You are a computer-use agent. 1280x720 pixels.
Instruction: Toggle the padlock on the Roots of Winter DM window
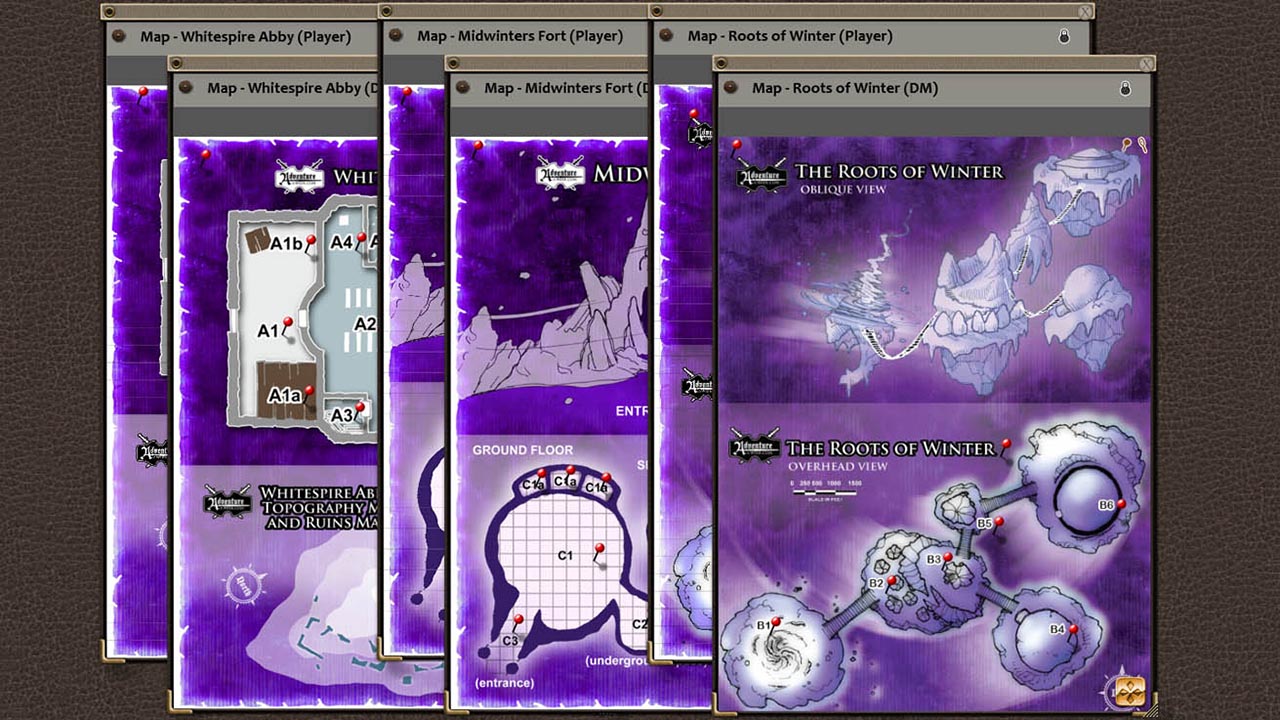tap(1124, 88)
